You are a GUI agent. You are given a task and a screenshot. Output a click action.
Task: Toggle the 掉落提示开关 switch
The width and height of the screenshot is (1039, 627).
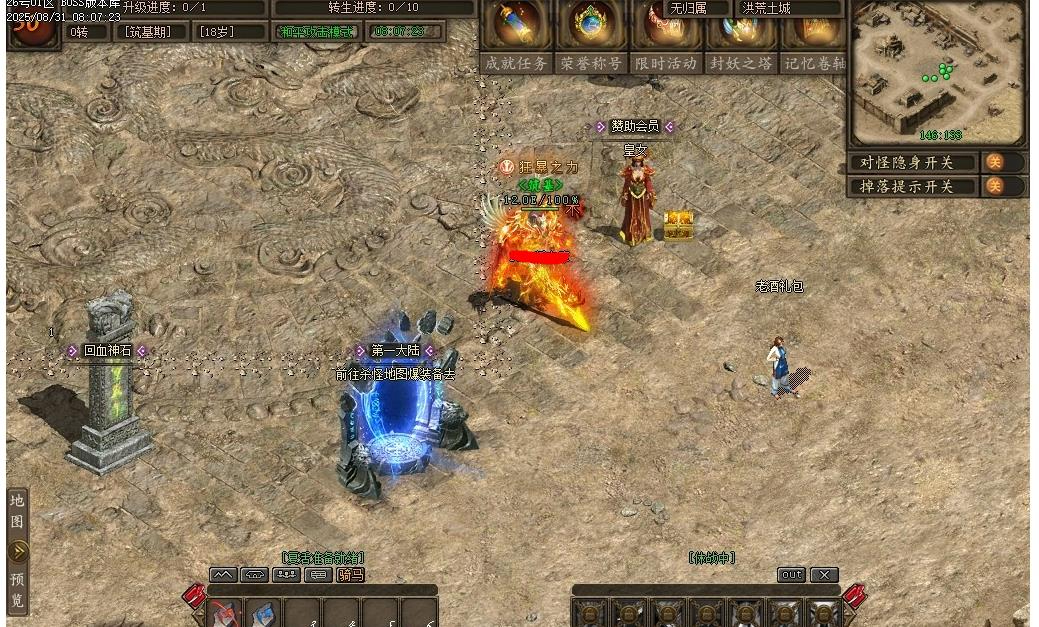click(x=994, y=186)
